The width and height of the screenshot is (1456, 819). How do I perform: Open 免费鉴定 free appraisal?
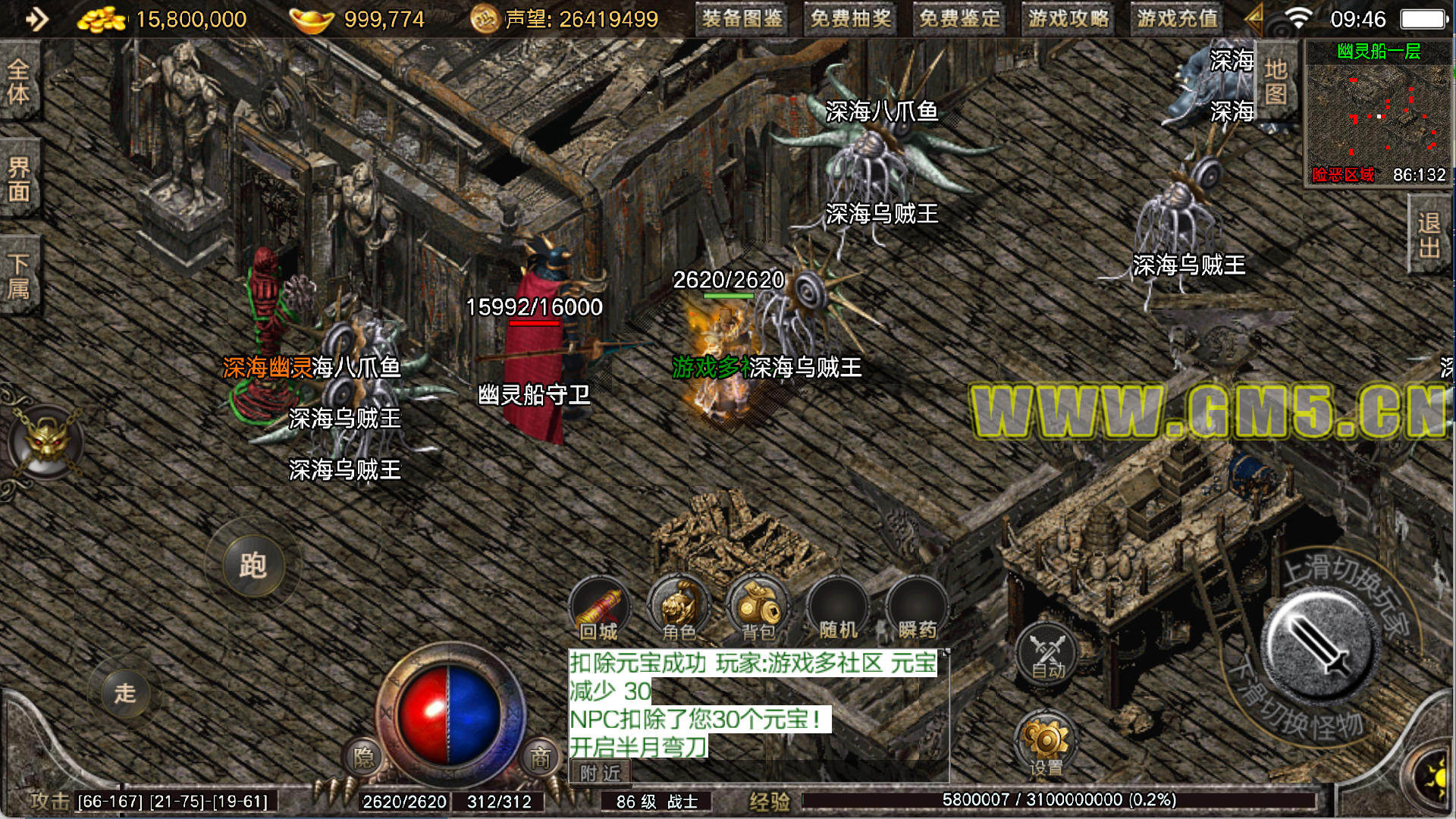coord(959,19)
